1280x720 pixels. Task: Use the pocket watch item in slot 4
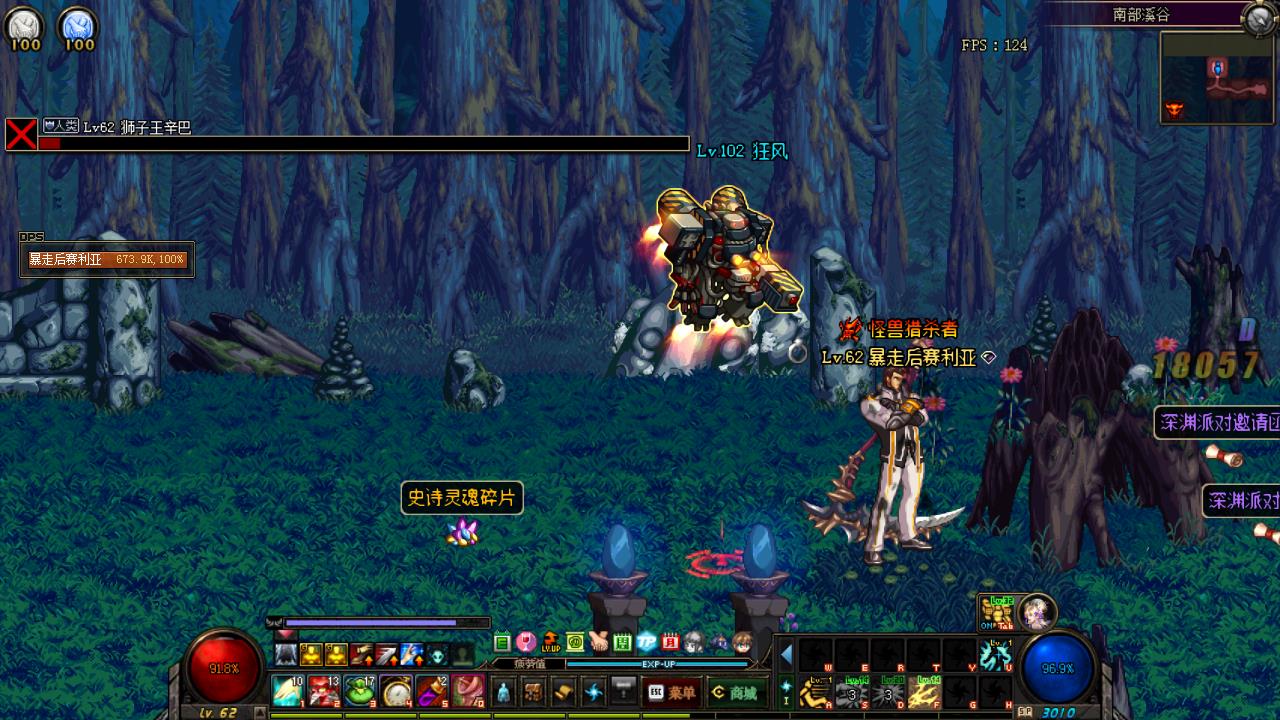[396, 691]
